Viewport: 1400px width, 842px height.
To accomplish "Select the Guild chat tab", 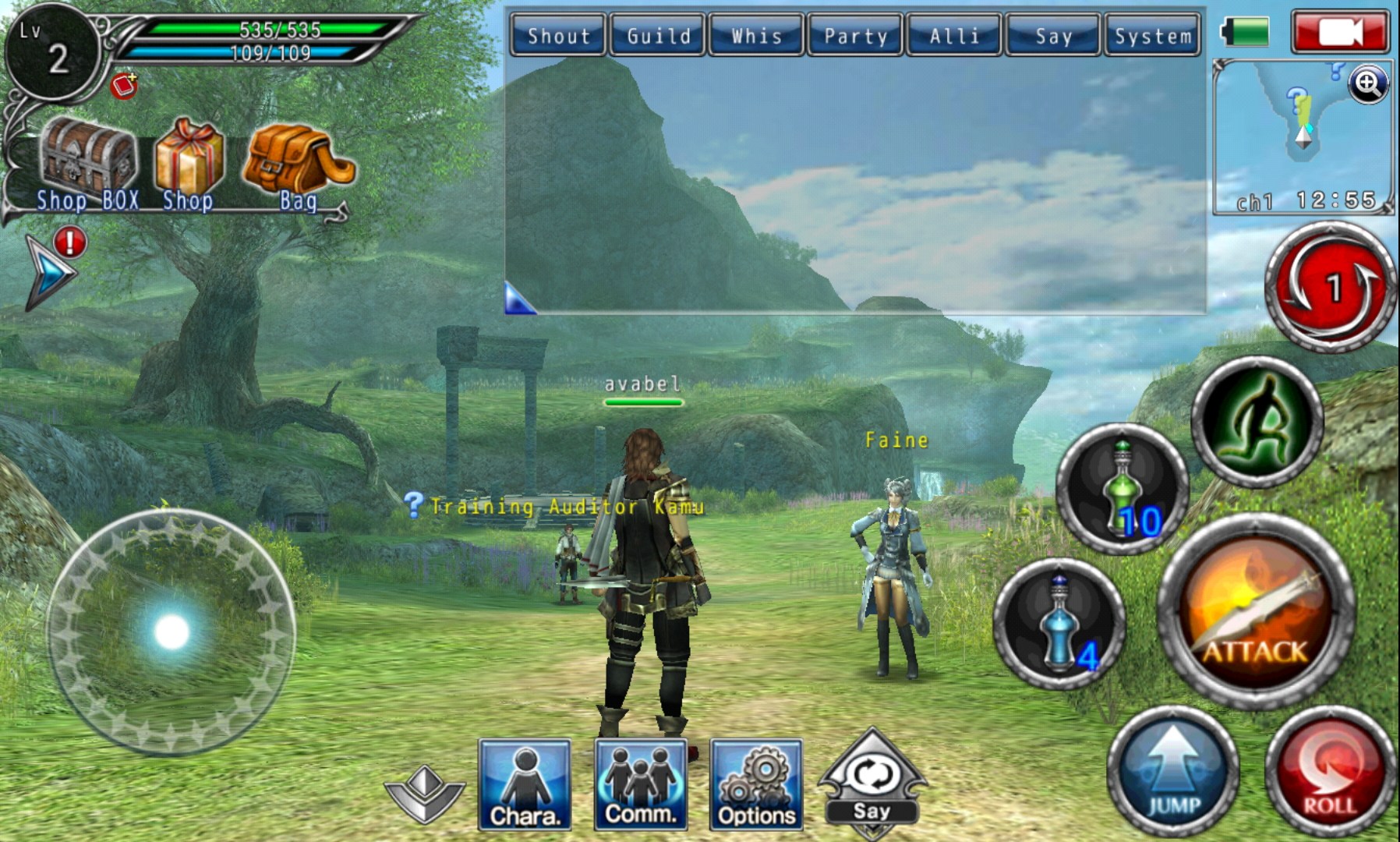I will 658,36.
